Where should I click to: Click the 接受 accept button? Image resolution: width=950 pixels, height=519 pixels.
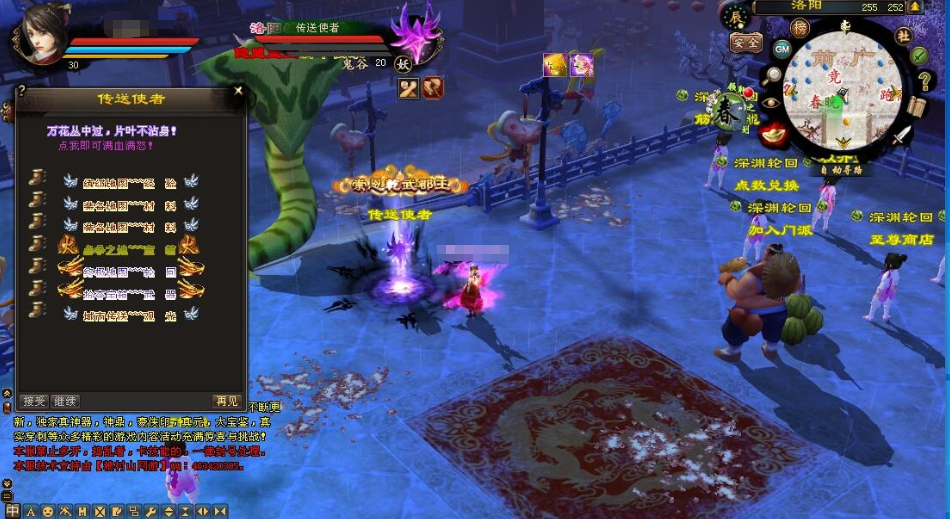[34, 401]
